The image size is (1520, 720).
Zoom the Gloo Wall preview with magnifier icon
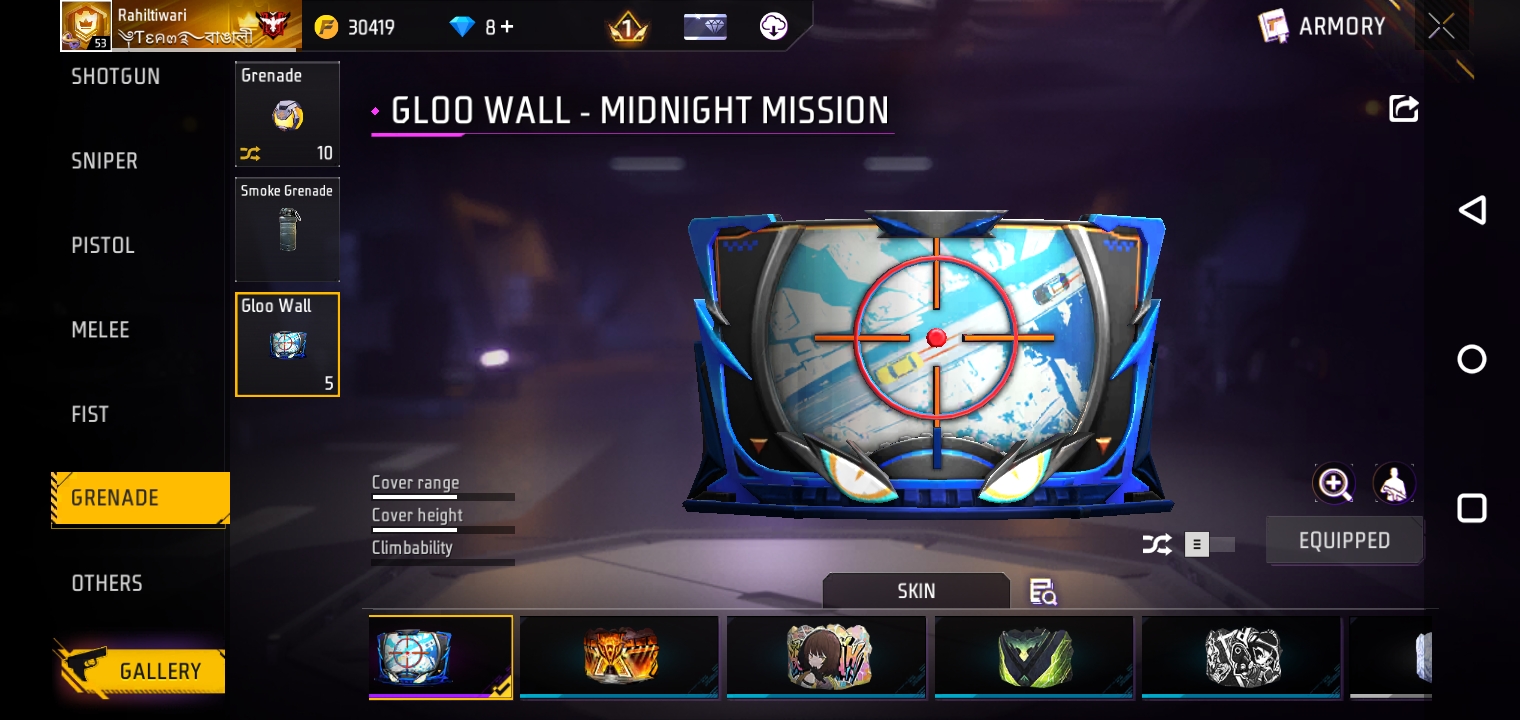pos(1334,483)
